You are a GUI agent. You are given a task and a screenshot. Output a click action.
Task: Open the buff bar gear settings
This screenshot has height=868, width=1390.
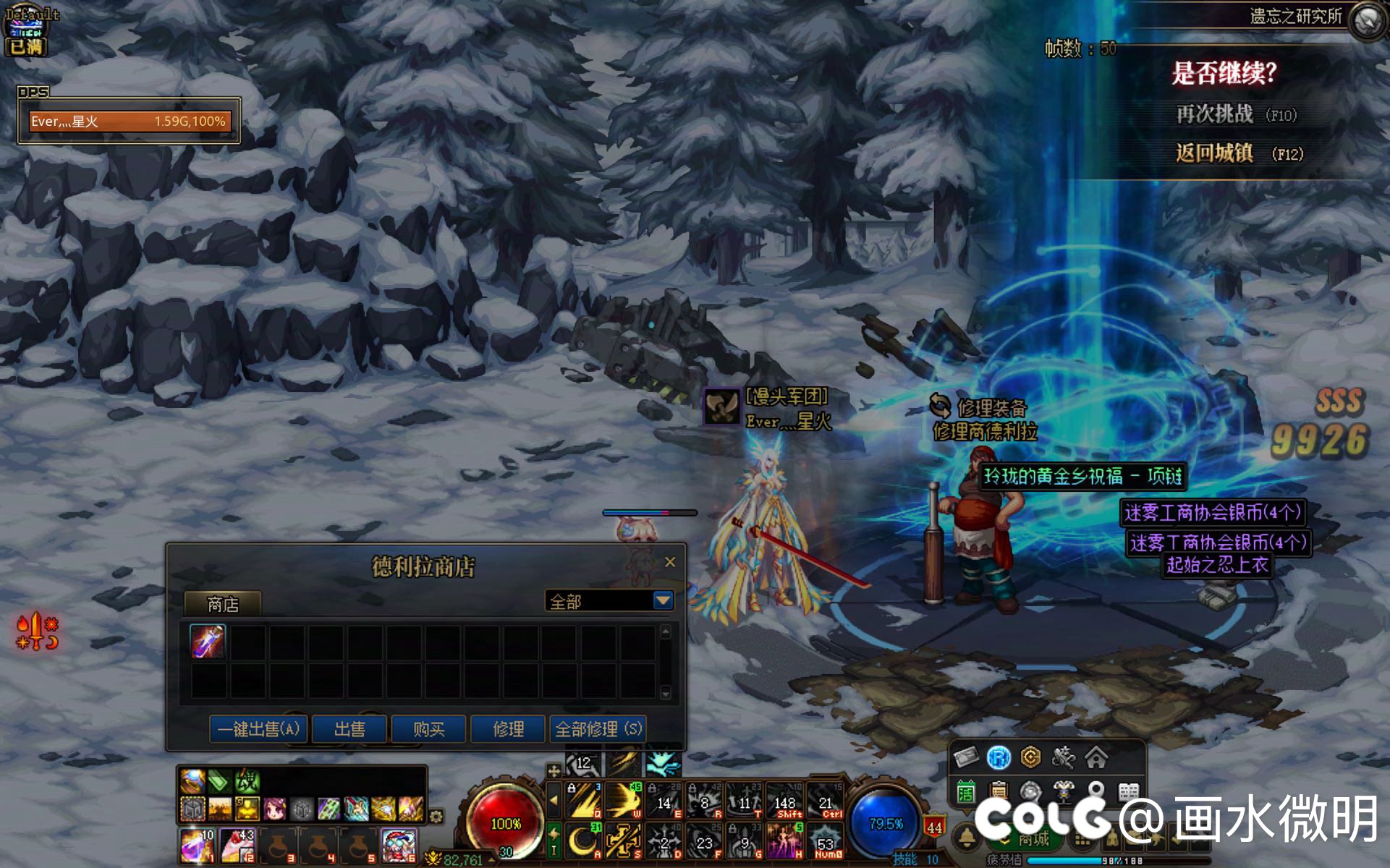pos(436,817)
